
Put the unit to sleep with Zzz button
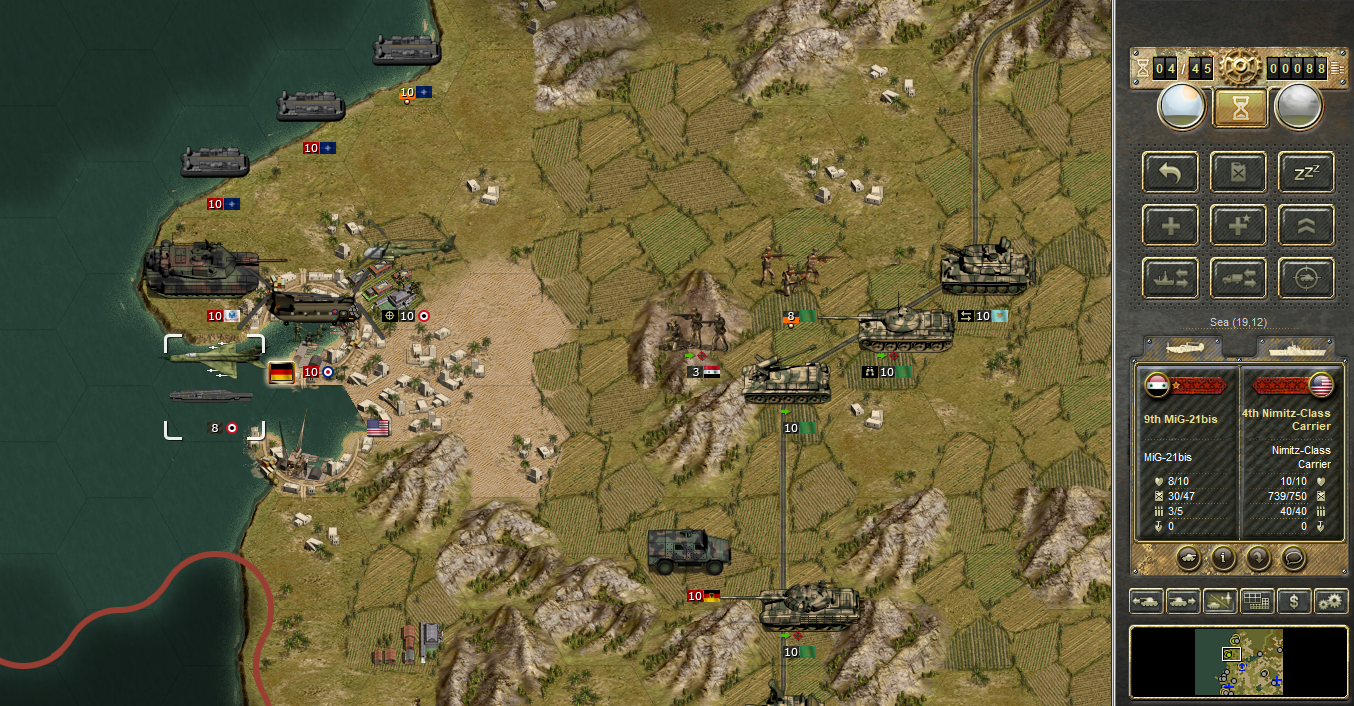coord(1306,172)
